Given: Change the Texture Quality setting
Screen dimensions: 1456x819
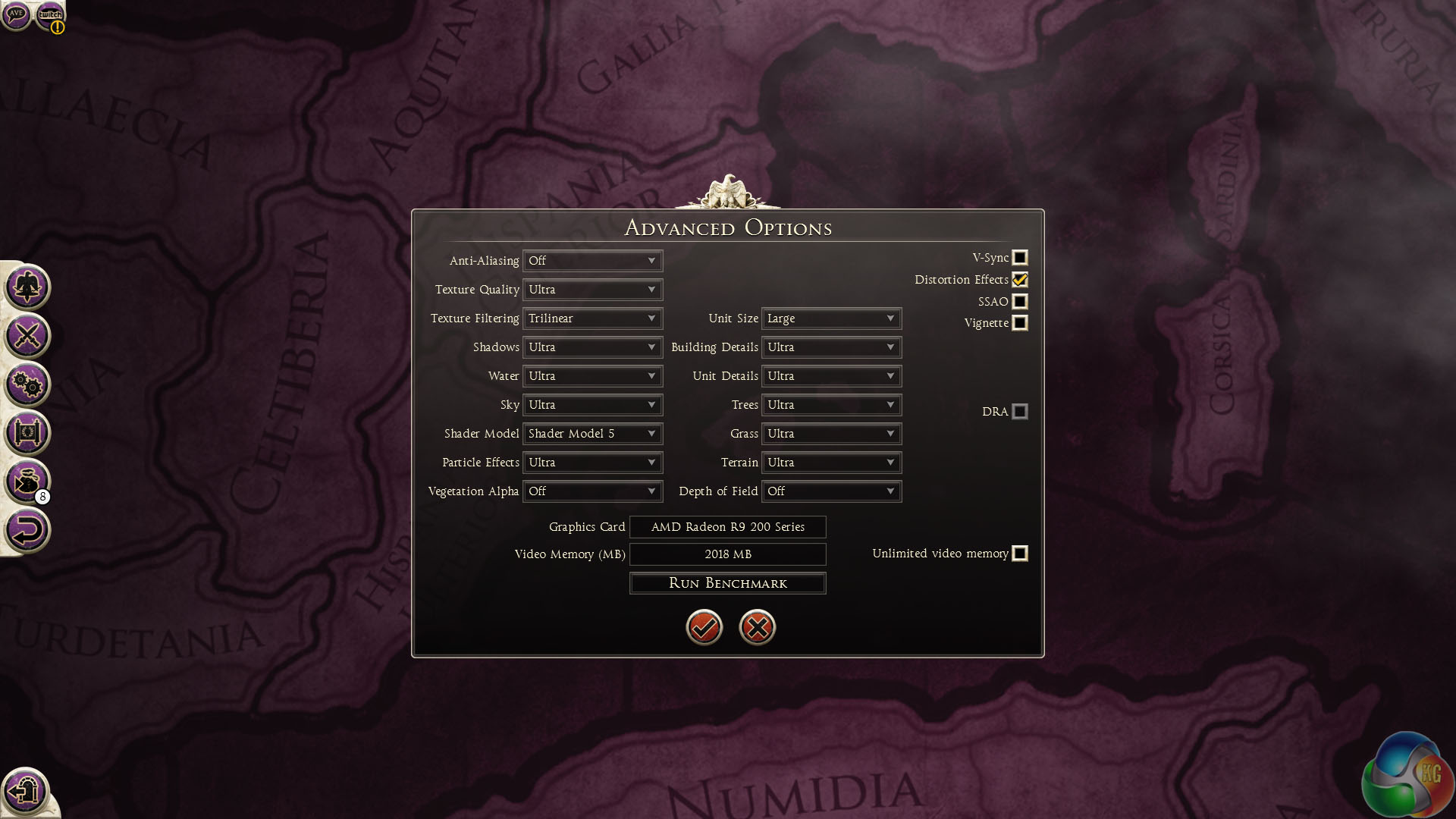Looking at the screenshot, I should [592, 290].
